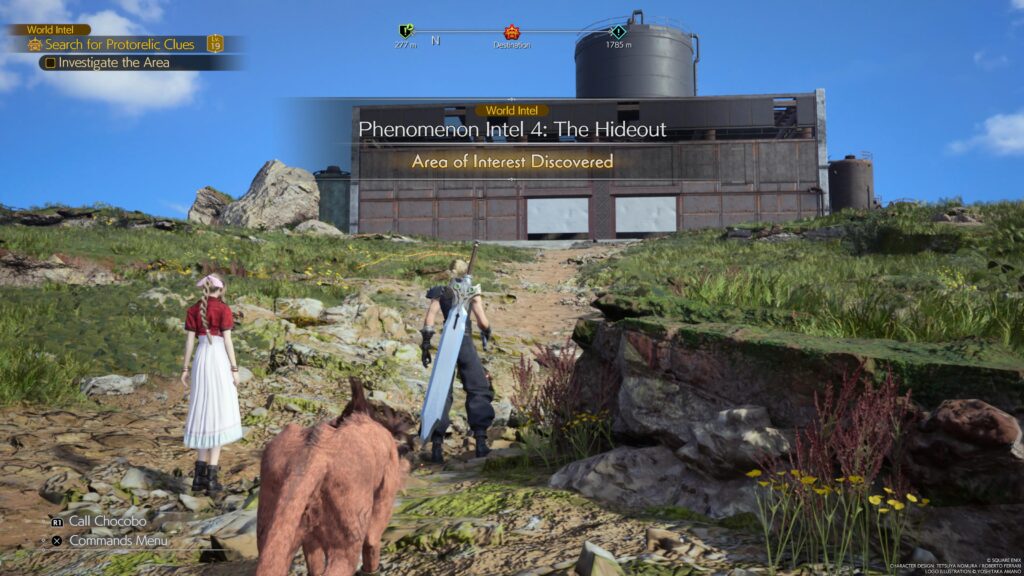This screenshot has height=576, width=1024.
Task: Tick the Investigate the Area objective checkbox
Action: click(x=50, y=63)
